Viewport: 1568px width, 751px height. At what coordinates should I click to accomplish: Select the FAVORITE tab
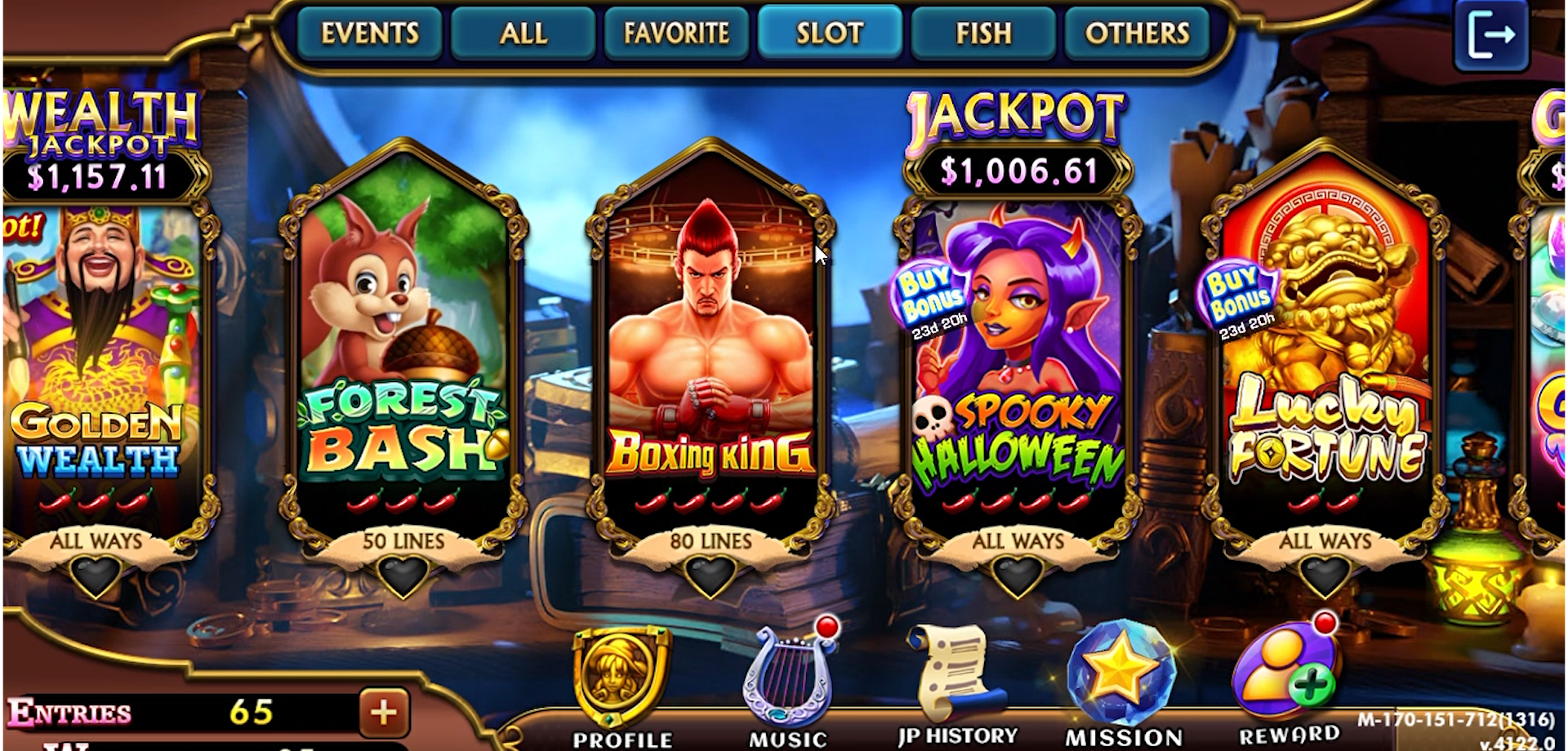[x=676, y=33]
